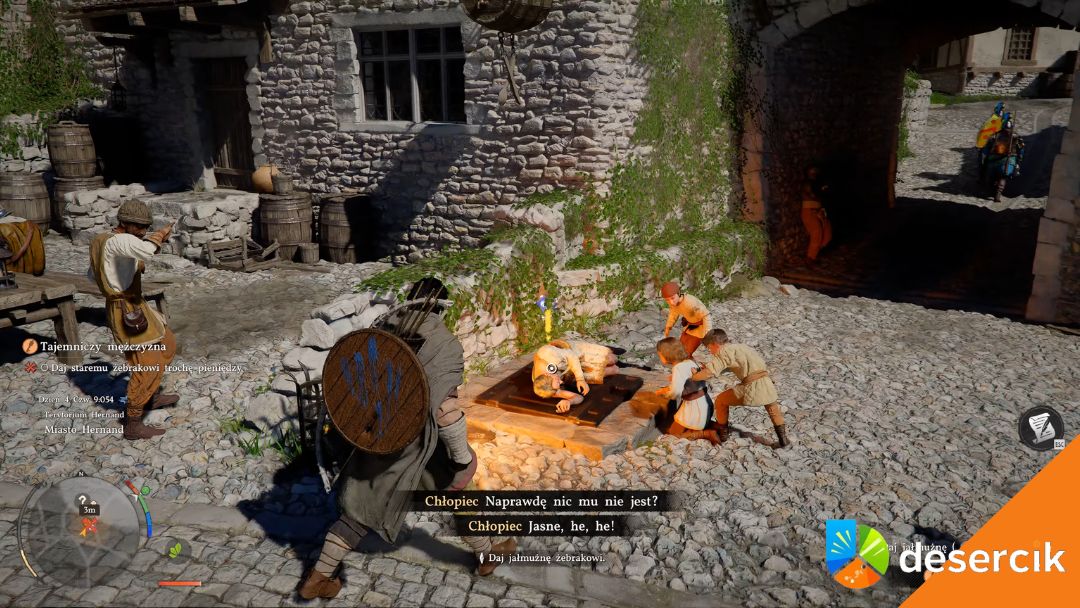
Task: Click the green leaf status icon
Action: point(176,549)
